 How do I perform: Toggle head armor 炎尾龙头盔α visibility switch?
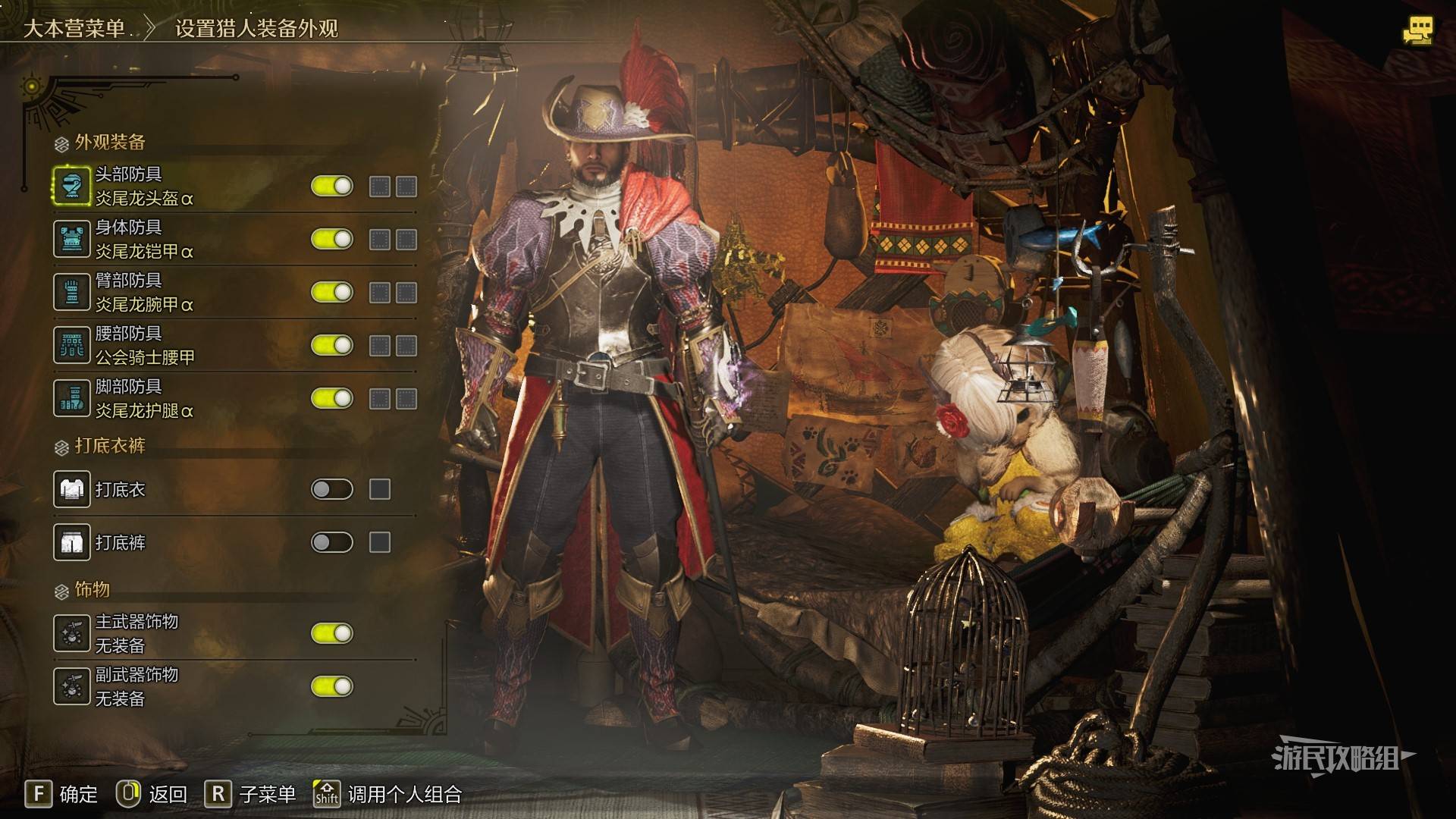tap(332, 187)
